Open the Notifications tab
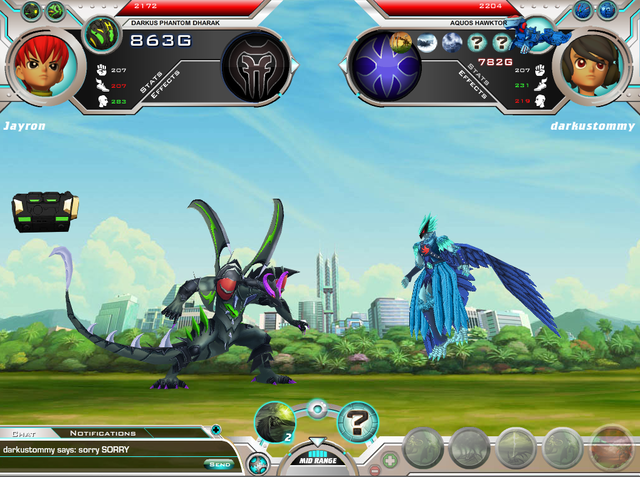 click(103, 433)
